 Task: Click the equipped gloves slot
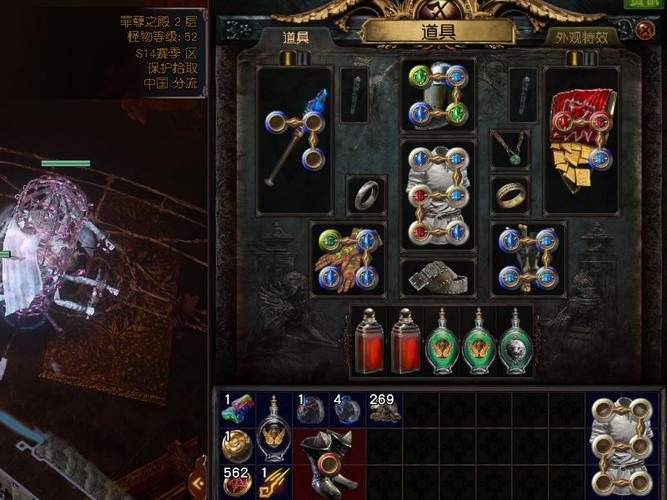click(x=345, y=258)
